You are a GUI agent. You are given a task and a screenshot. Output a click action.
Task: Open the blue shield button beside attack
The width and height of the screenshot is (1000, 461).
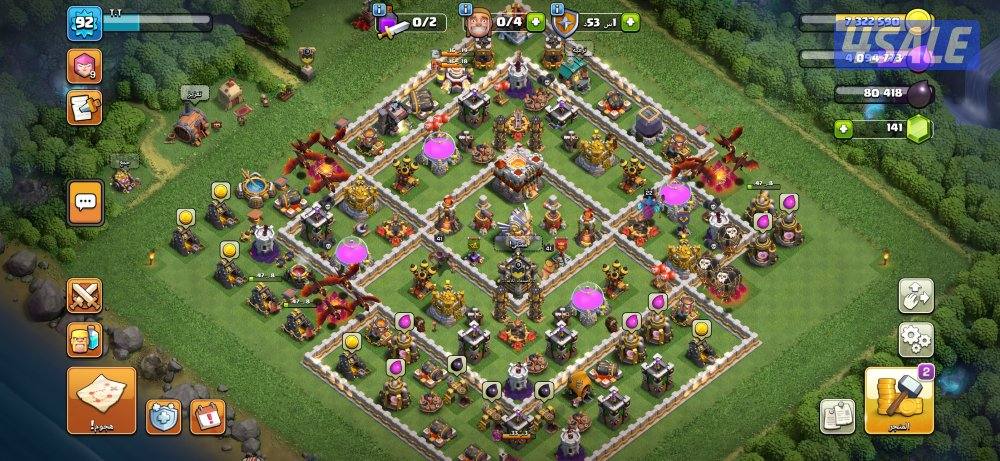[164, 416]
